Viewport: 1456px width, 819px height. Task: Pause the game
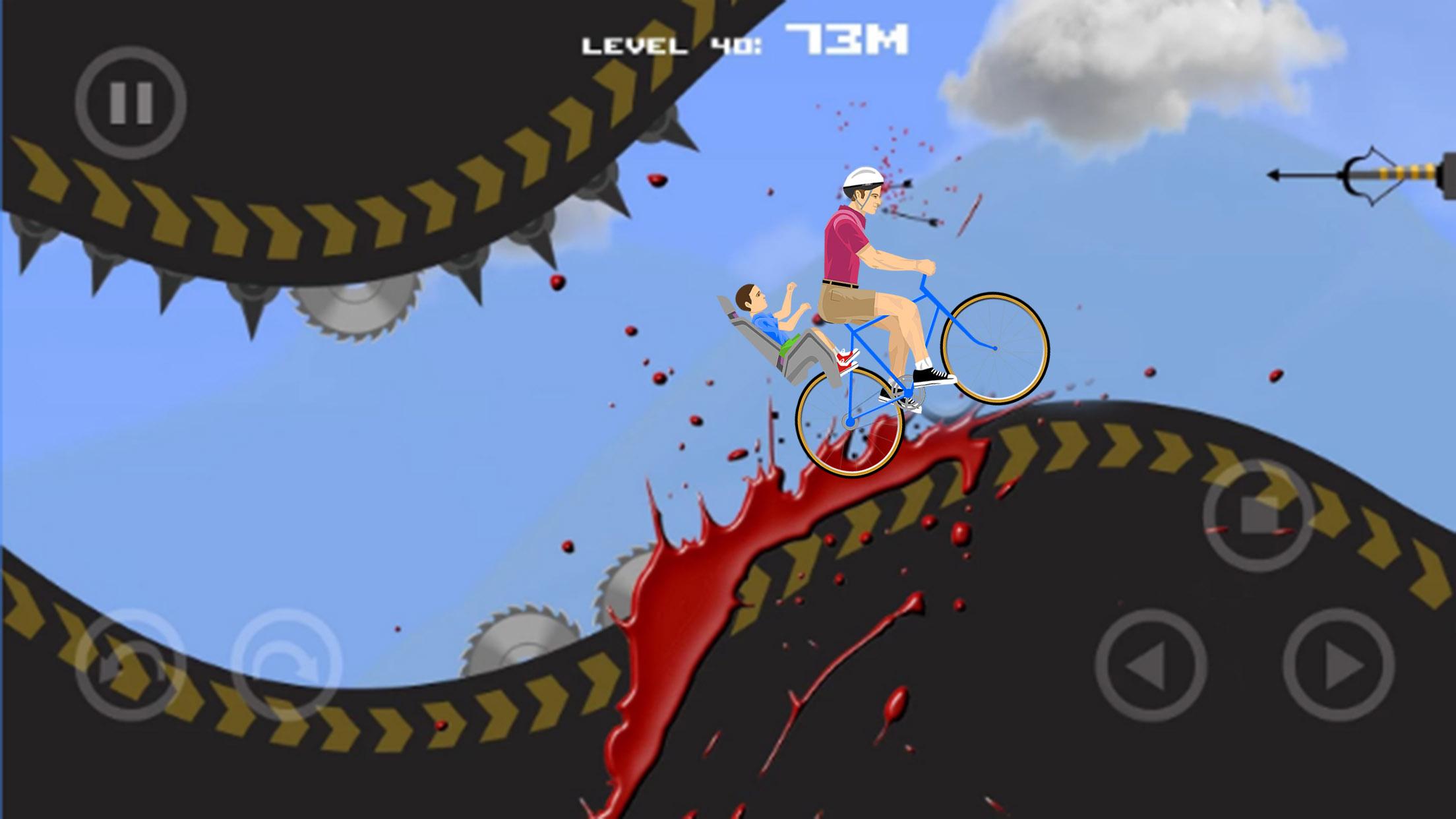coord(131,103)
